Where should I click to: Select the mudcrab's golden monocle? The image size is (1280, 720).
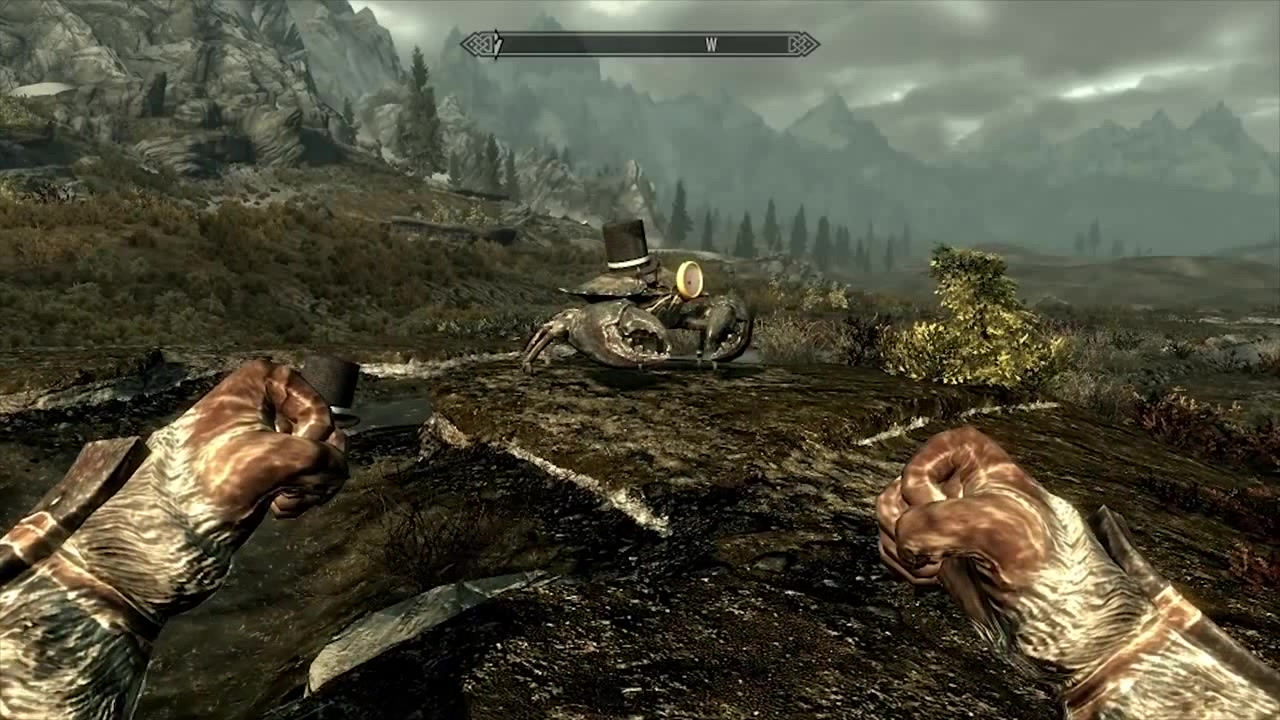pyautogui.click(x=691, y=278)
